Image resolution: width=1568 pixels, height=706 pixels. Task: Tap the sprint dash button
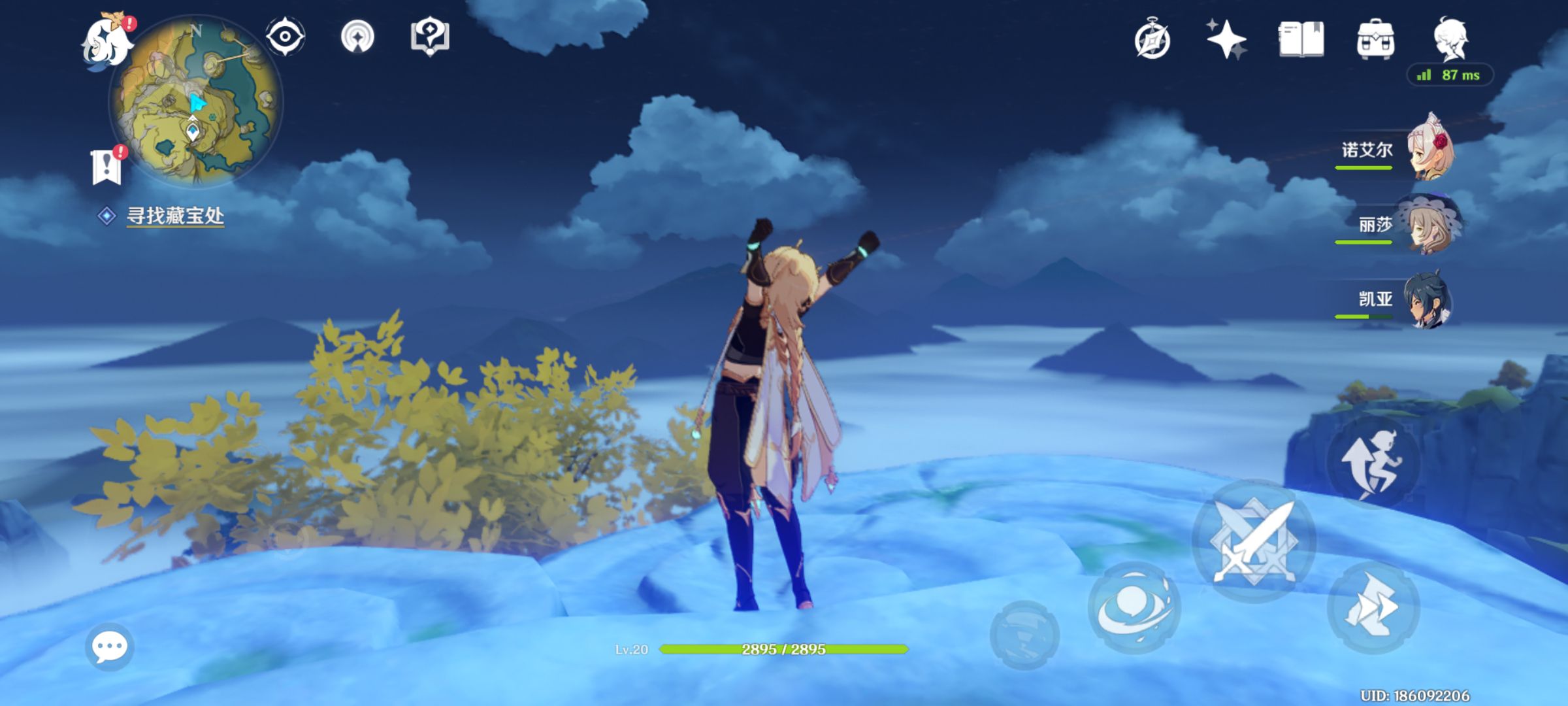[1373, 608]
